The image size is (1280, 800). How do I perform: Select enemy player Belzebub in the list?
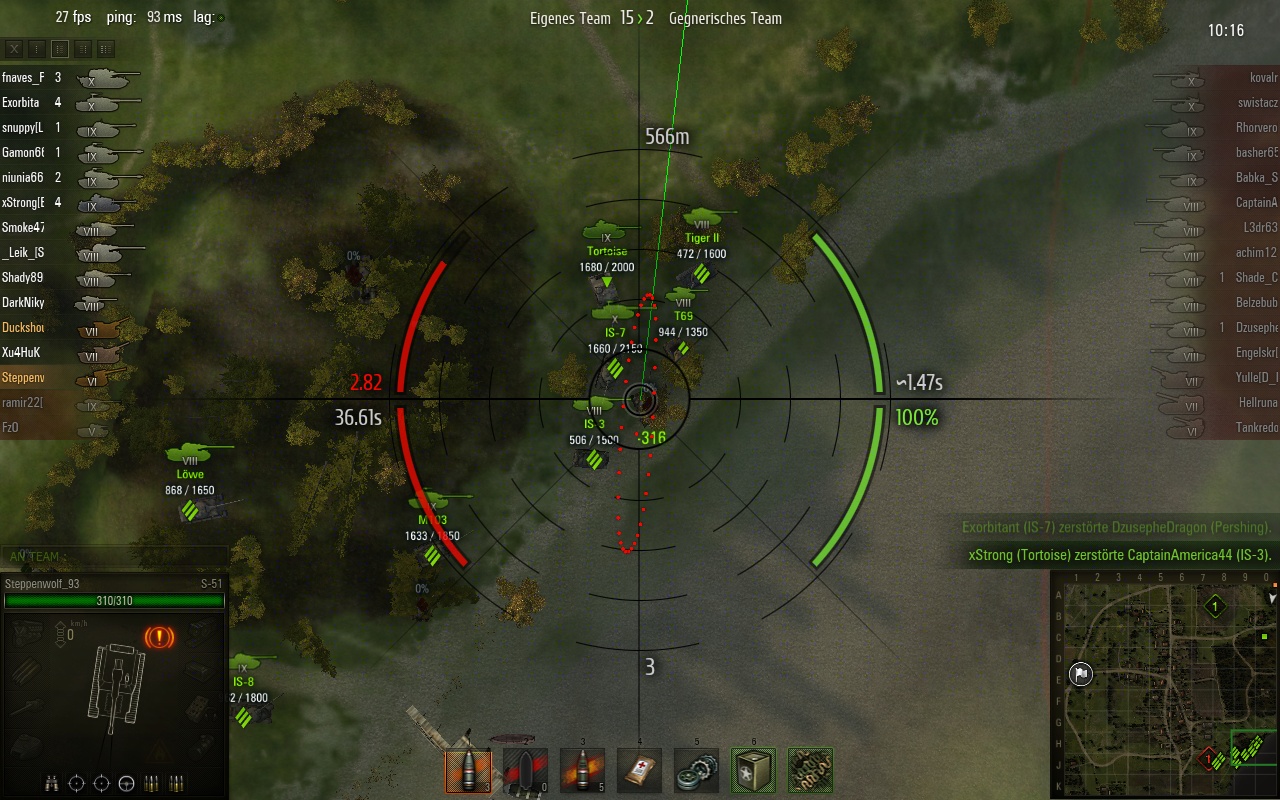pos(1256,303)
